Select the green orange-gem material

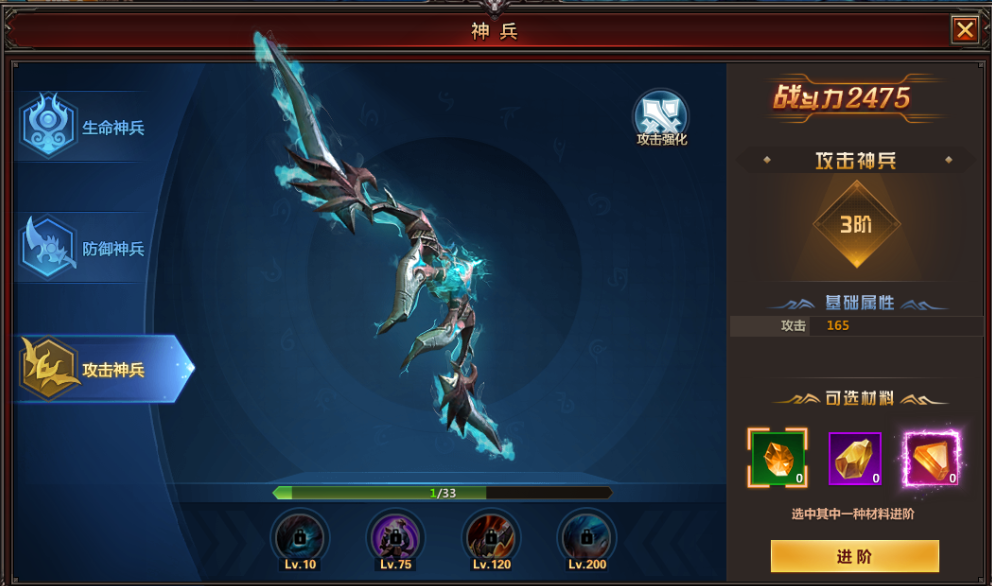778,459
